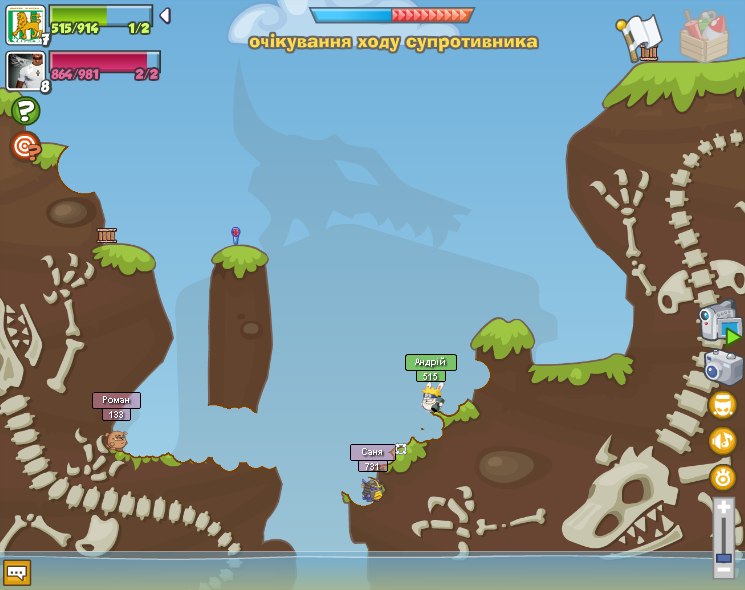Click the orange character-face round button

[x=722, y=405]
